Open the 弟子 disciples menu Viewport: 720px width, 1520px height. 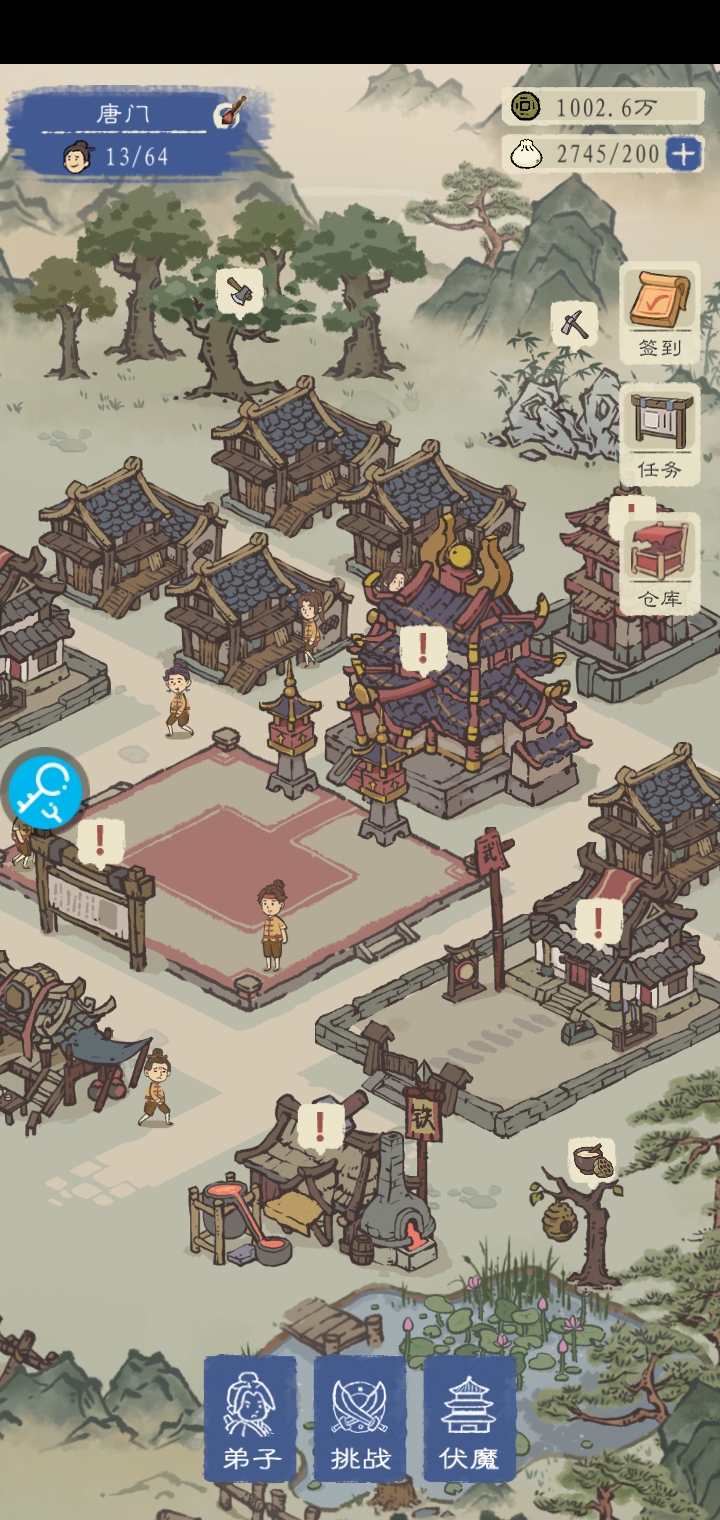point(250,1418)
